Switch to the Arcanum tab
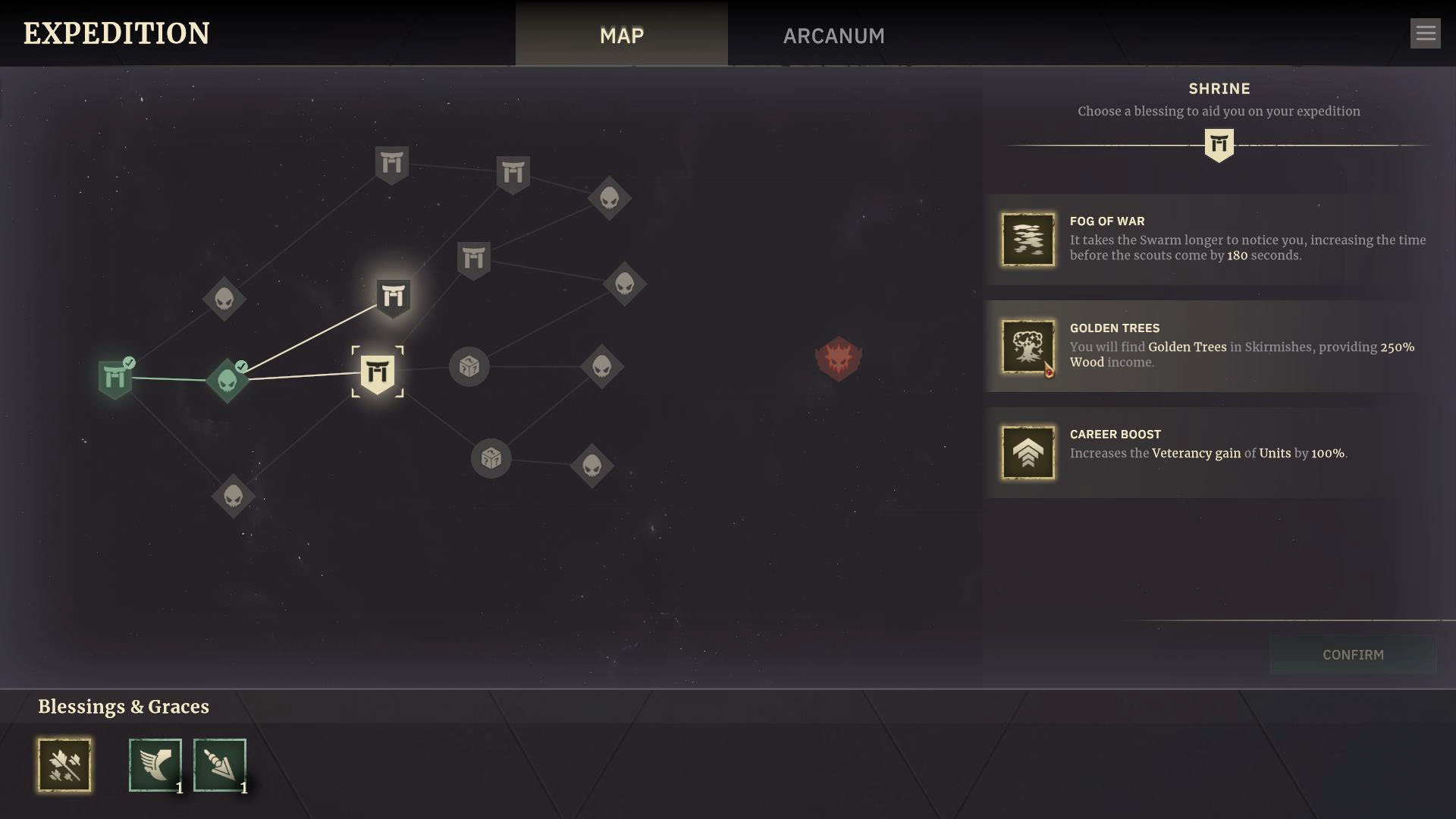Viewport: 1456px width, 819px height. [833, 35]
